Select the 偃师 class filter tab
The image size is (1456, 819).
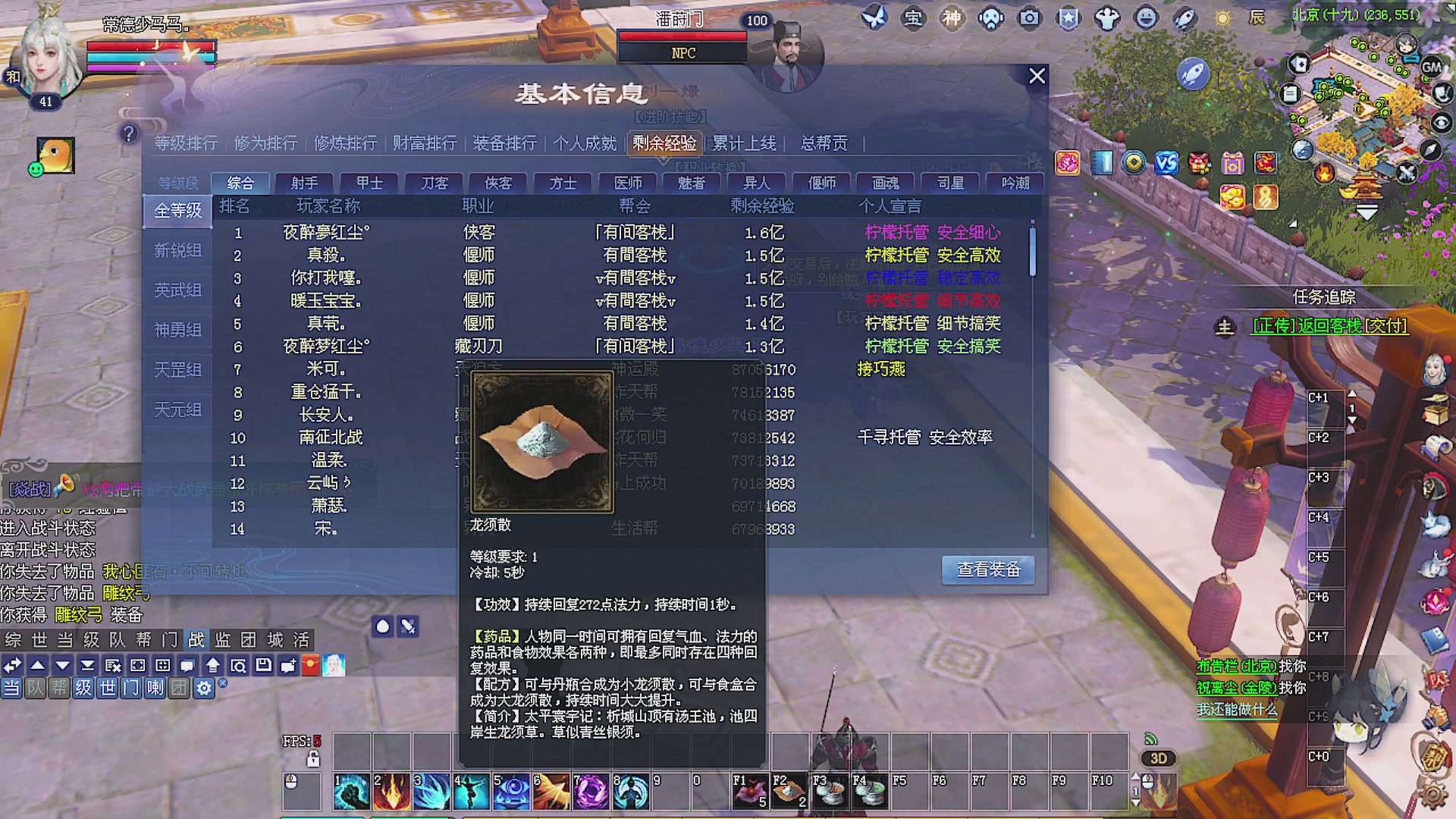824,182
